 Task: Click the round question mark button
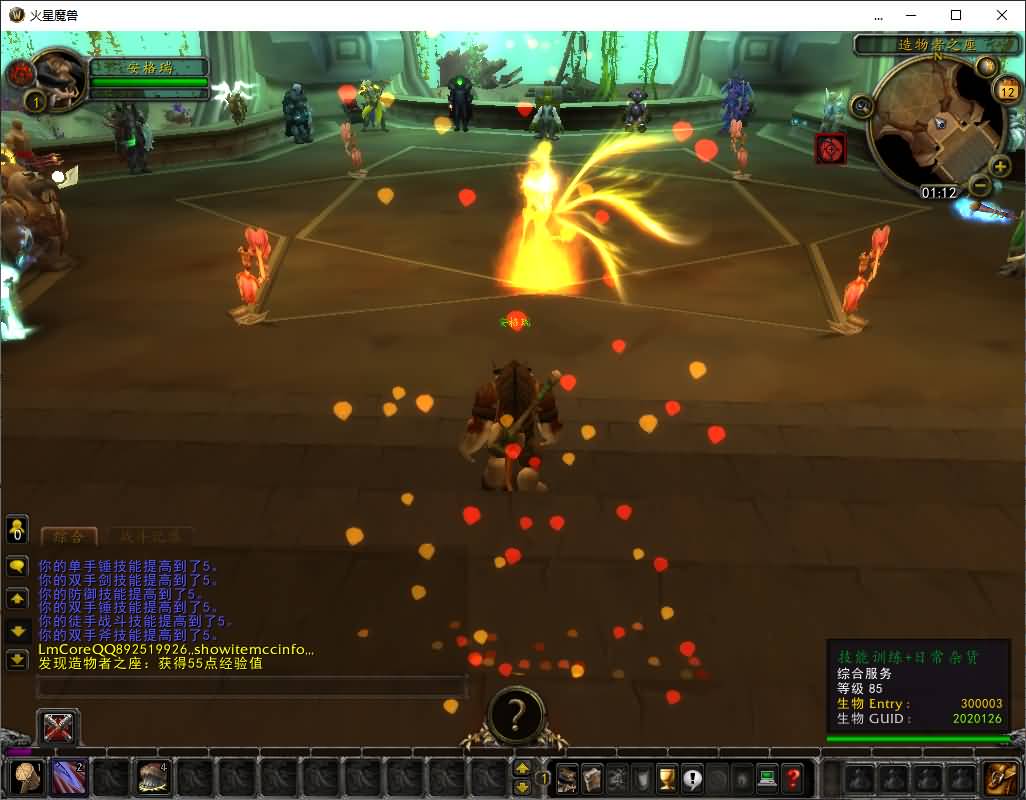point(516,715)
